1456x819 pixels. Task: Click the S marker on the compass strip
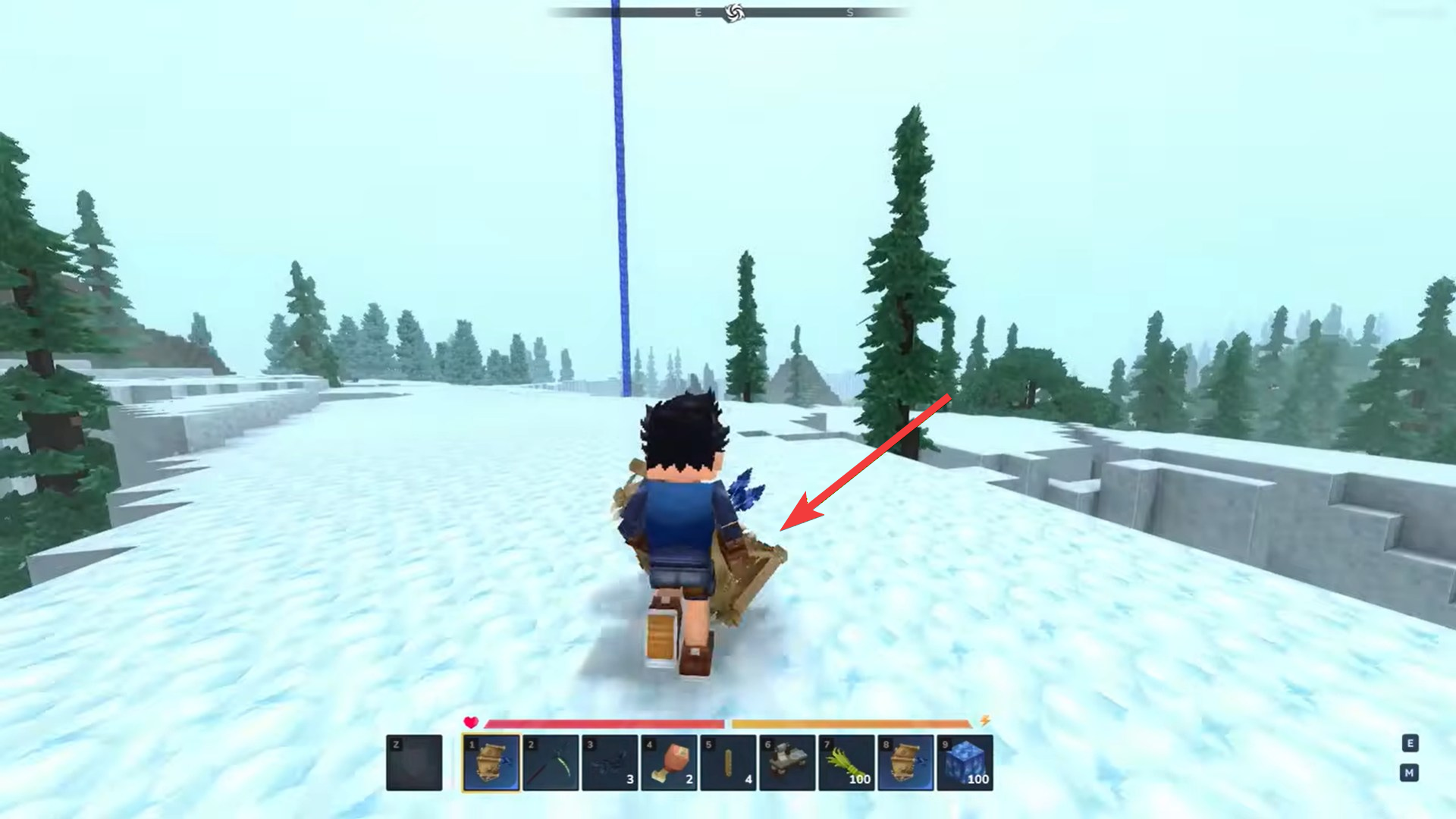click(x=849, y=12)
